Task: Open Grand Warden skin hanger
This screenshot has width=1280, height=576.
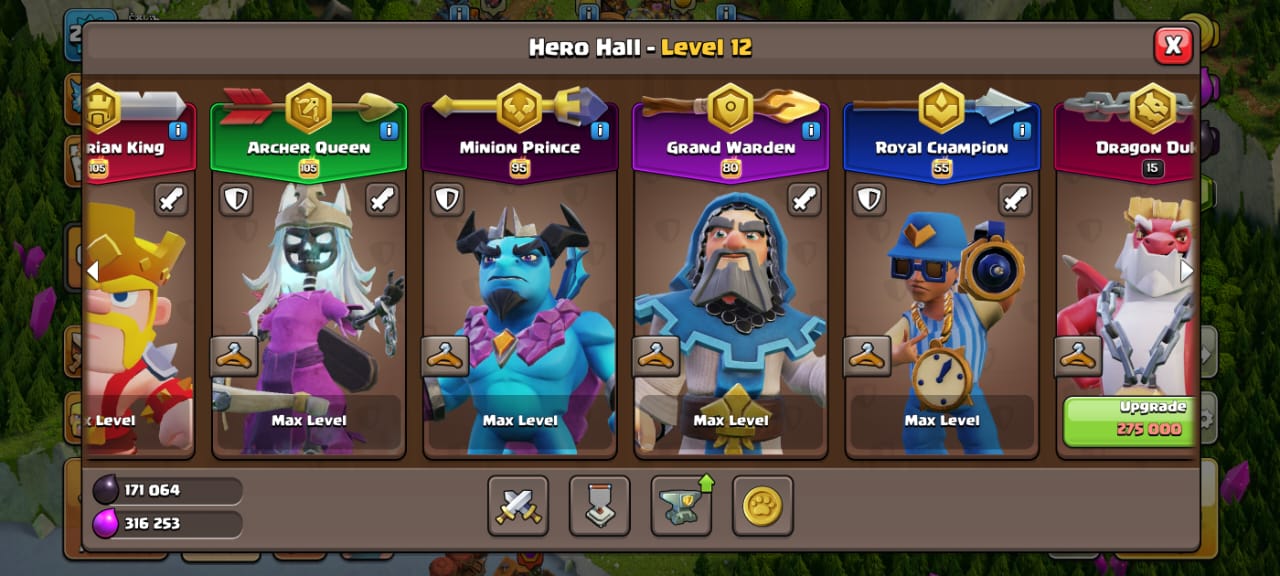Action: tap(656, 356)
